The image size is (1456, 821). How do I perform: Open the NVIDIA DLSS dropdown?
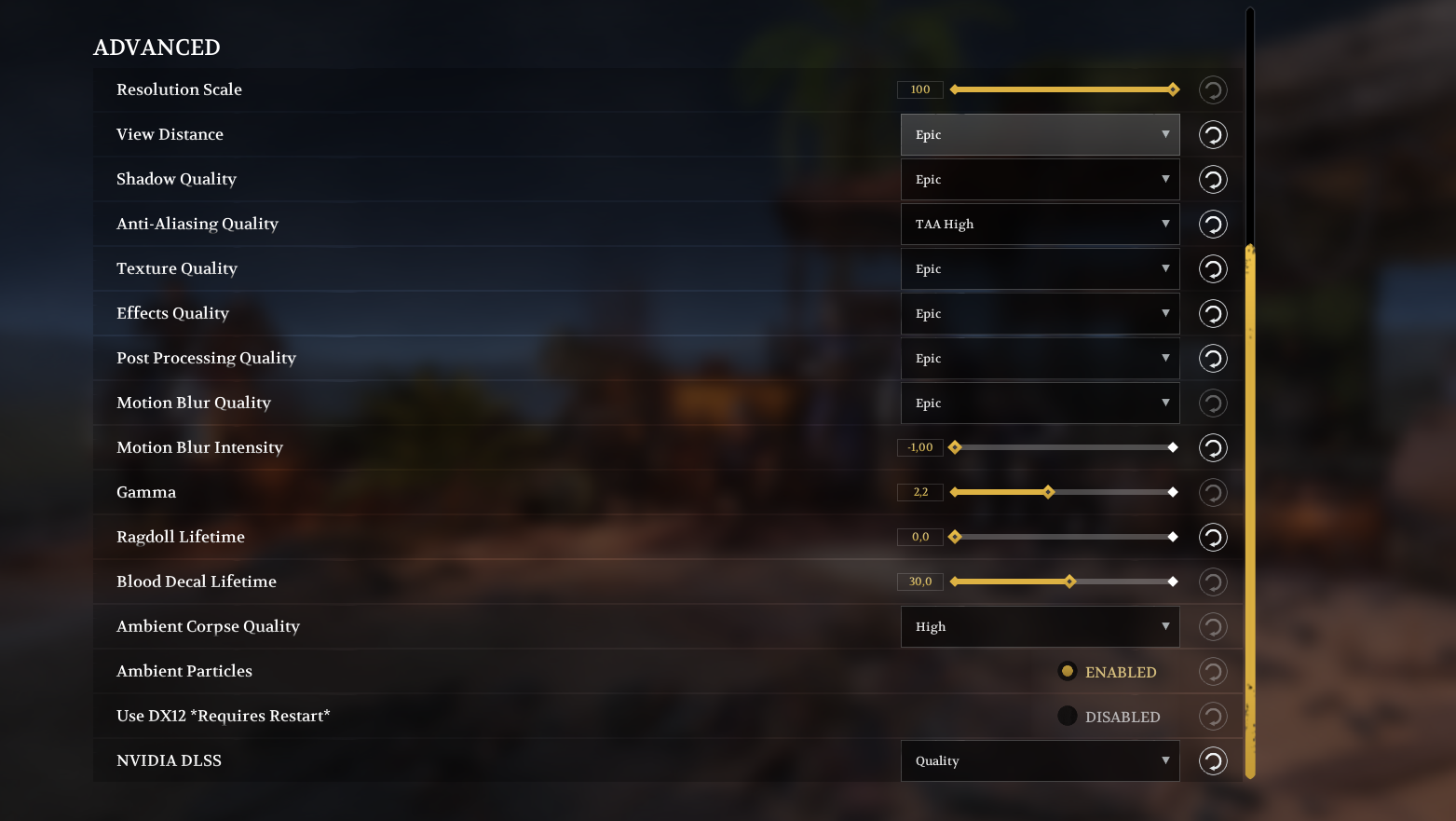[x=1040, y=760]
